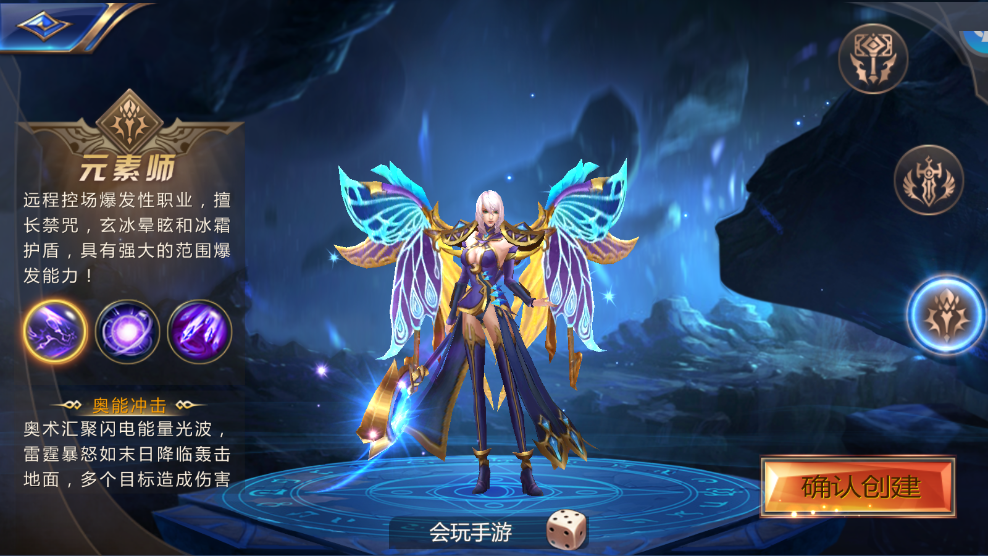Show the purple arcane orb skill
The width and height of the screenshot is (988, 556).
click(127, 331)
